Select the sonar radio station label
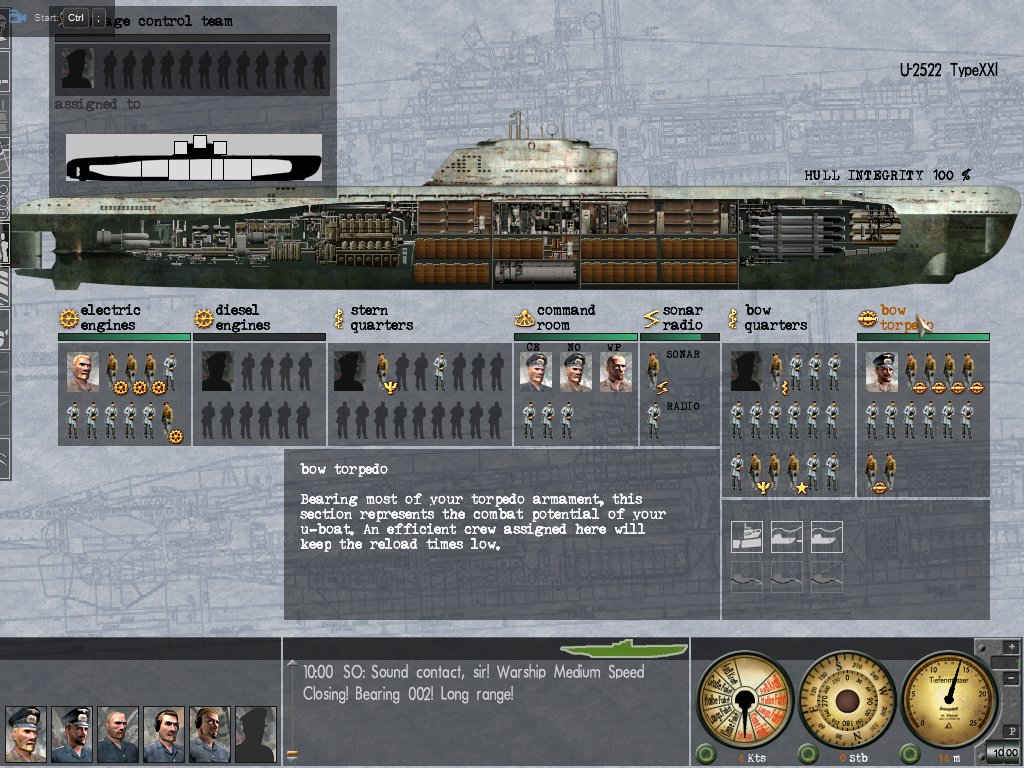 tap(682, 318)
